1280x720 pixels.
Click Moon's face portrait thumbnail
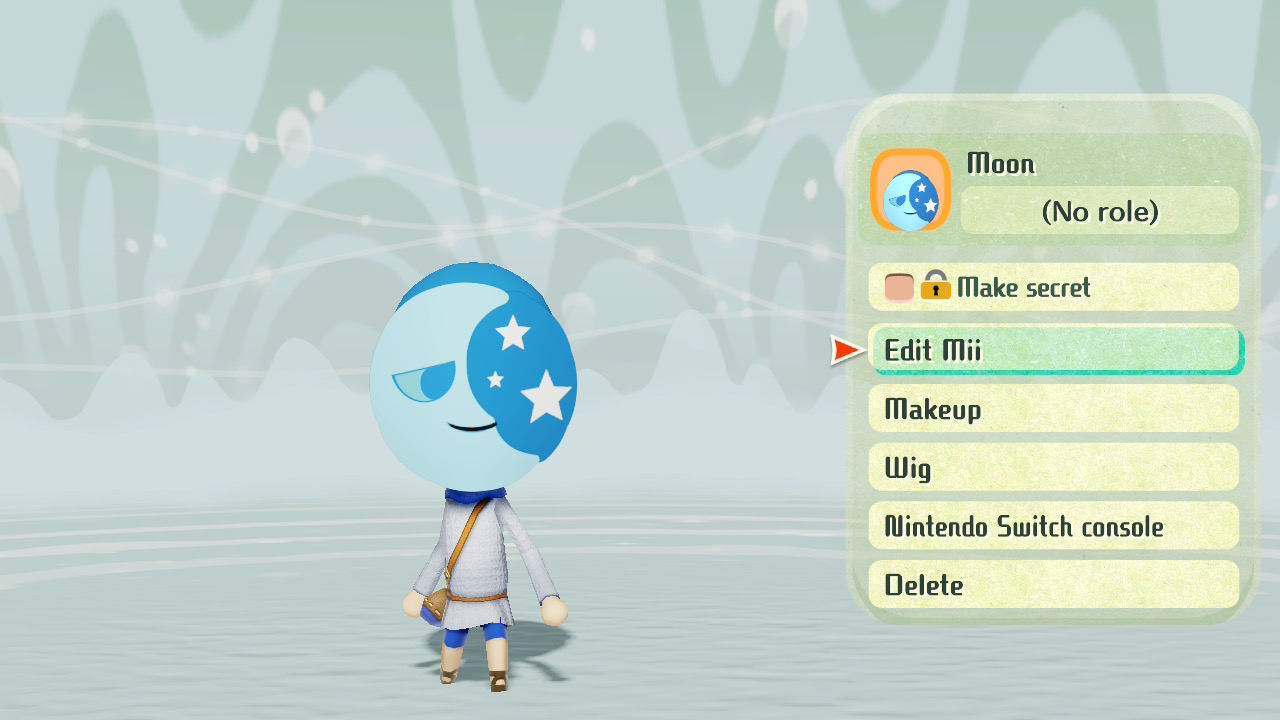click(910, 191)
